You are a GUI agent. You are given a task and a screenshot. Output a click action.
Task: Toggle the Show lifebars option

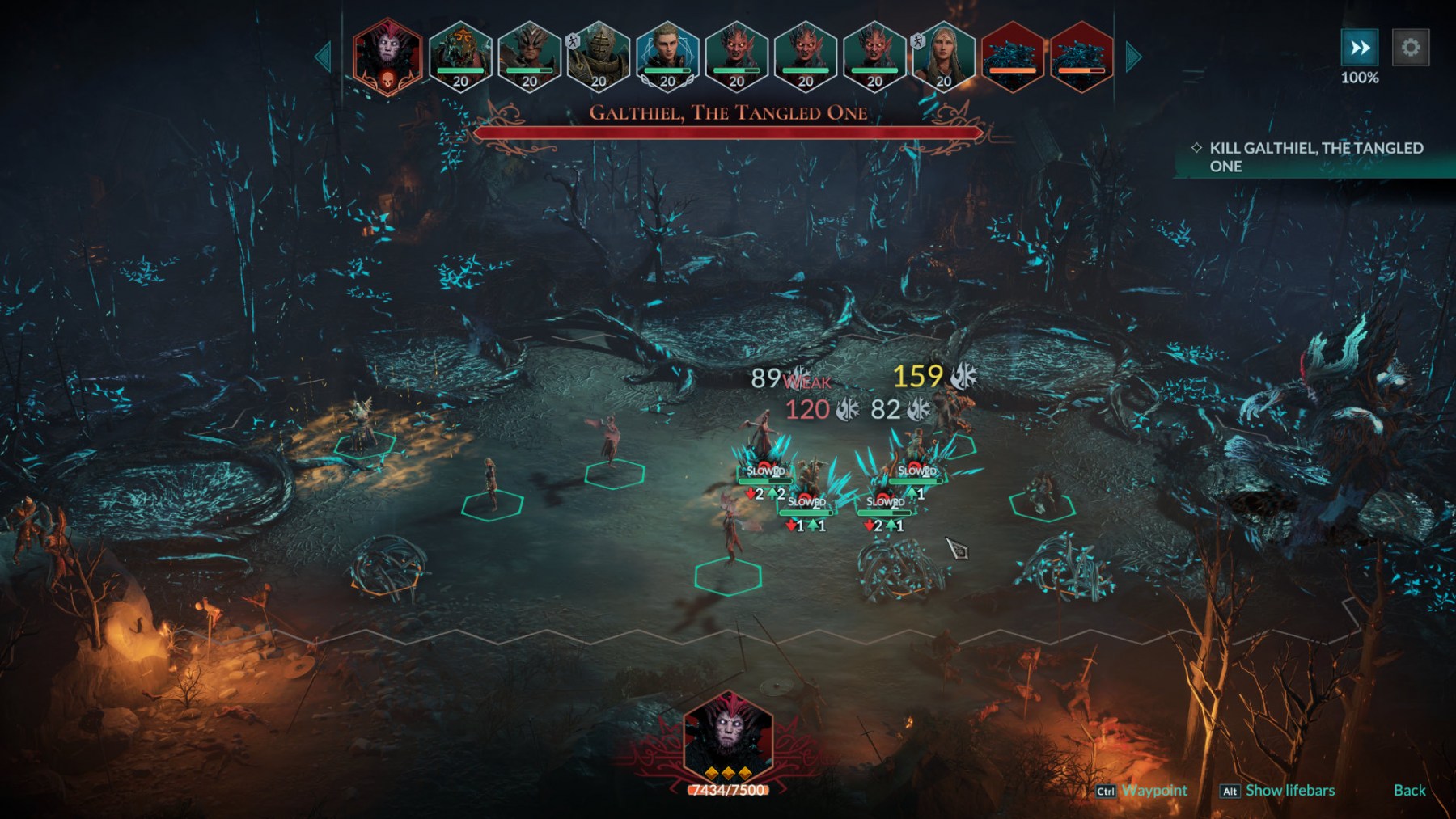[1289, 790]
